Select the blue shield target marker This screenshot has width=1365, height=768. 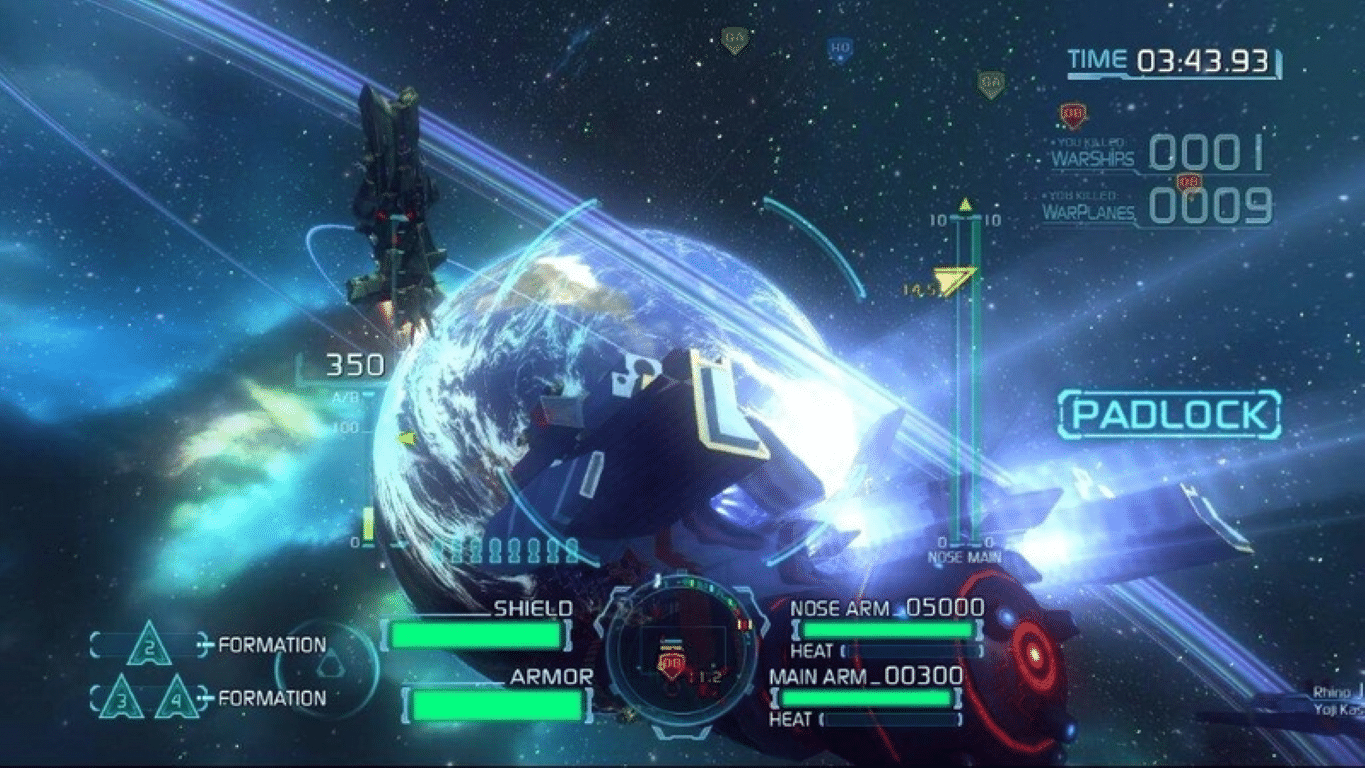(x=840, y=48)
